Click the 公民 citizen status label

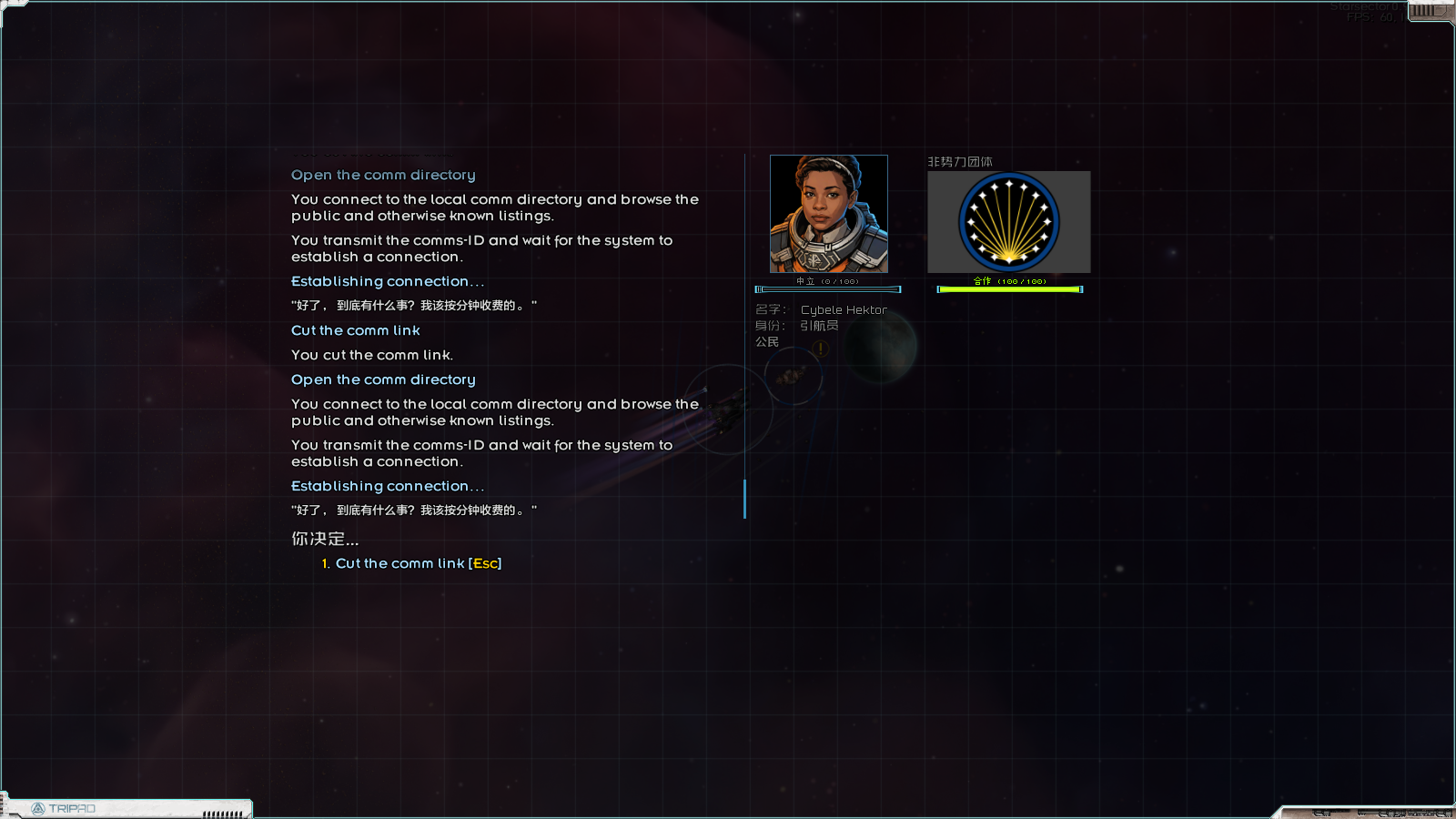tap(767, 344)
